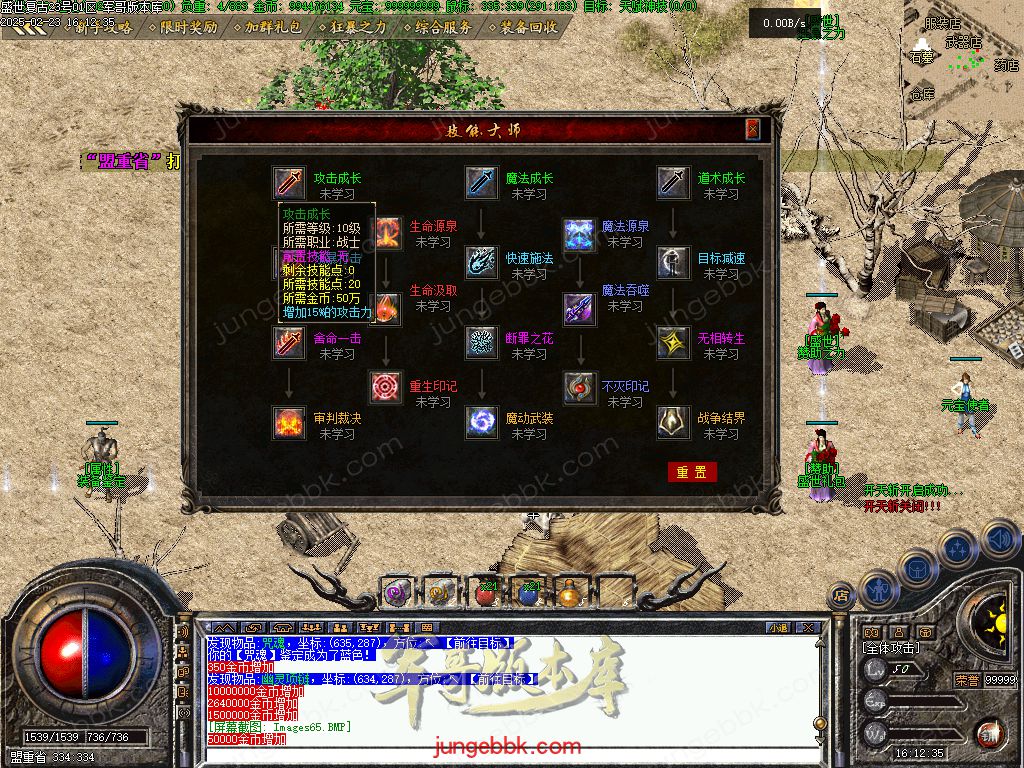This screenshot has height=768, width=1024.
Task: Use the red potion in hotbar
Action: (x=487, y=593)
